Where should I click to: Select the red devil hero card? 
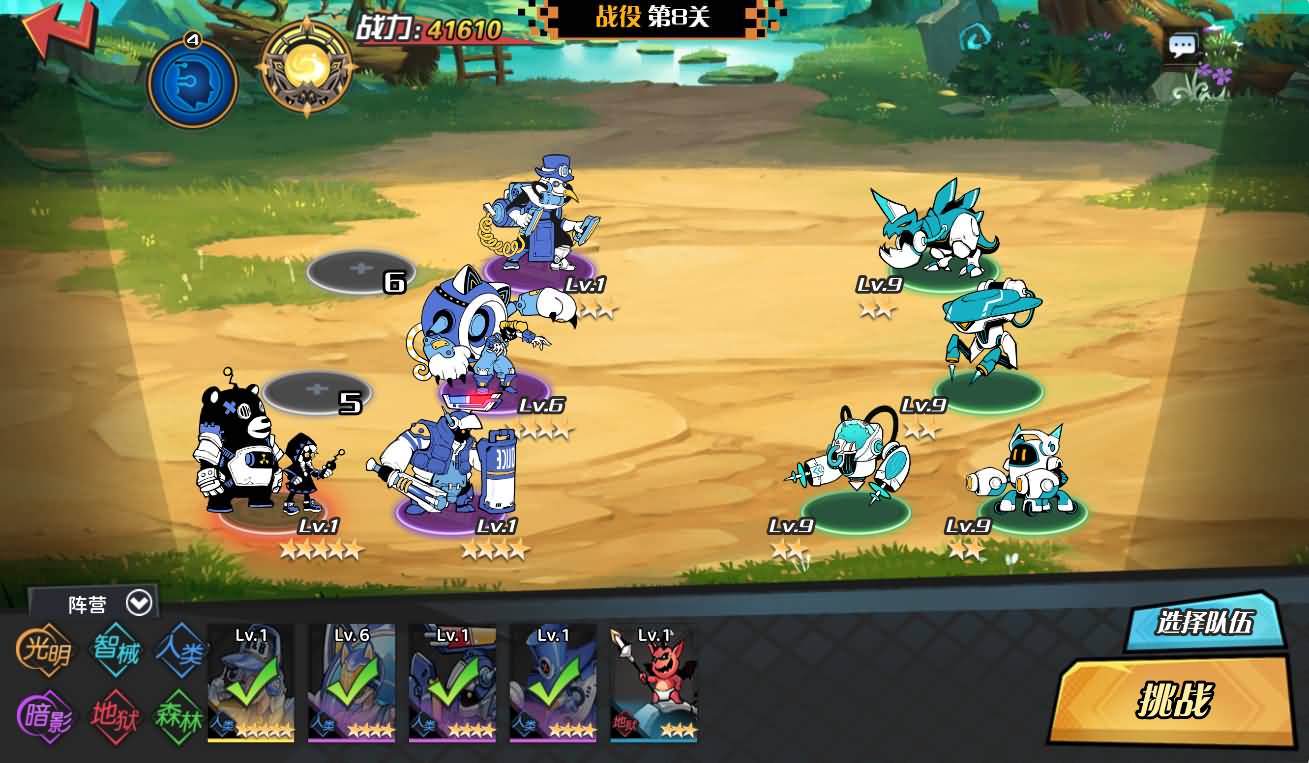[x=653, y=683]
